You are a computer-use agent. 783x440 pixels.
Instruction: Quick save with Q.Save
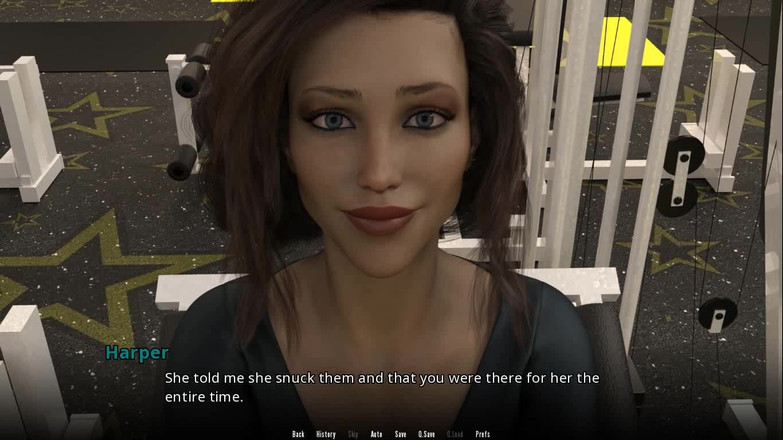[x=426, y=434]
